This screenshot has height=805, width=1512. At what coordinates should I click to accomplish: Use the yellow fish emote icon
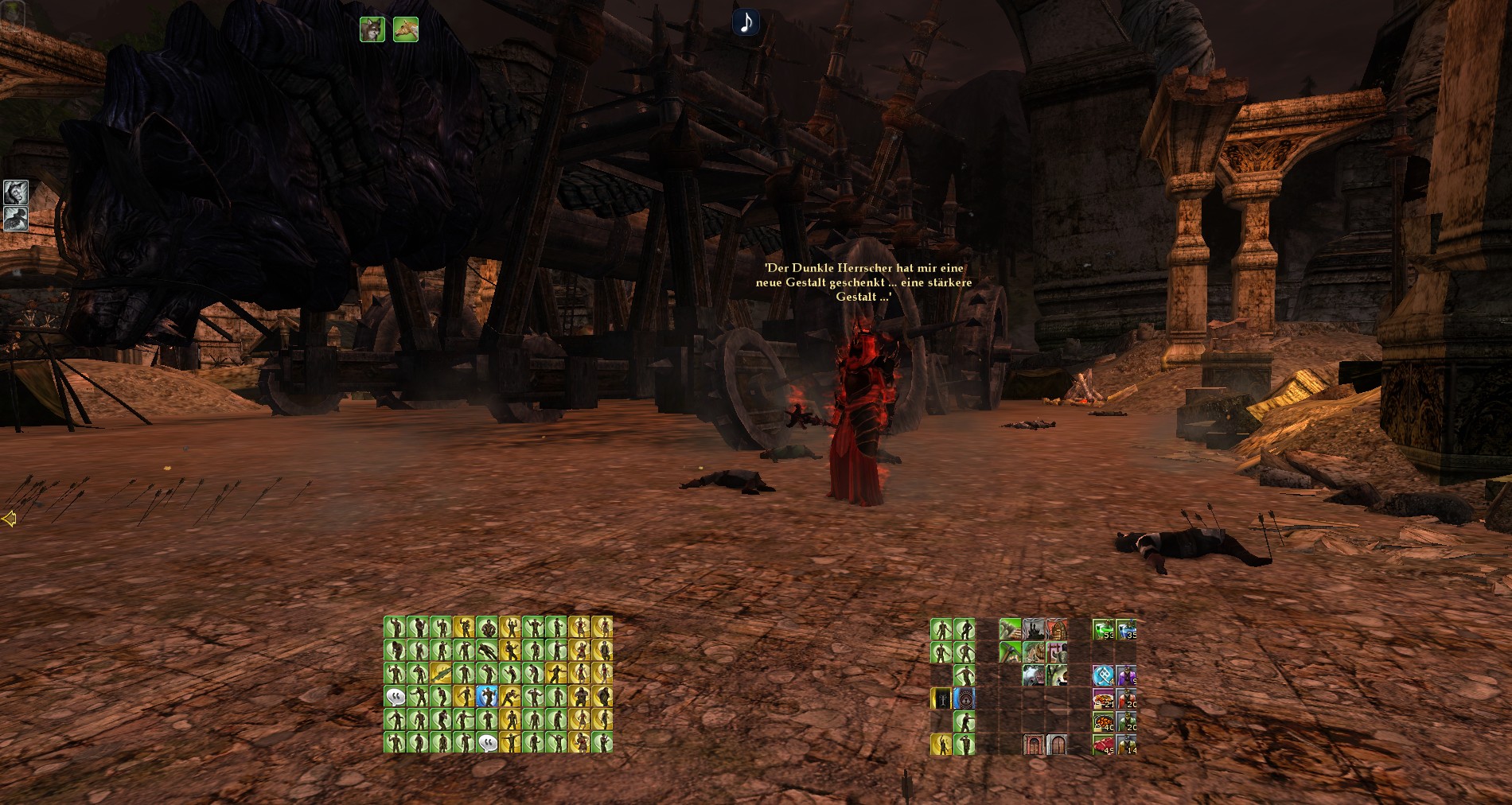click(x=441, y=674)
